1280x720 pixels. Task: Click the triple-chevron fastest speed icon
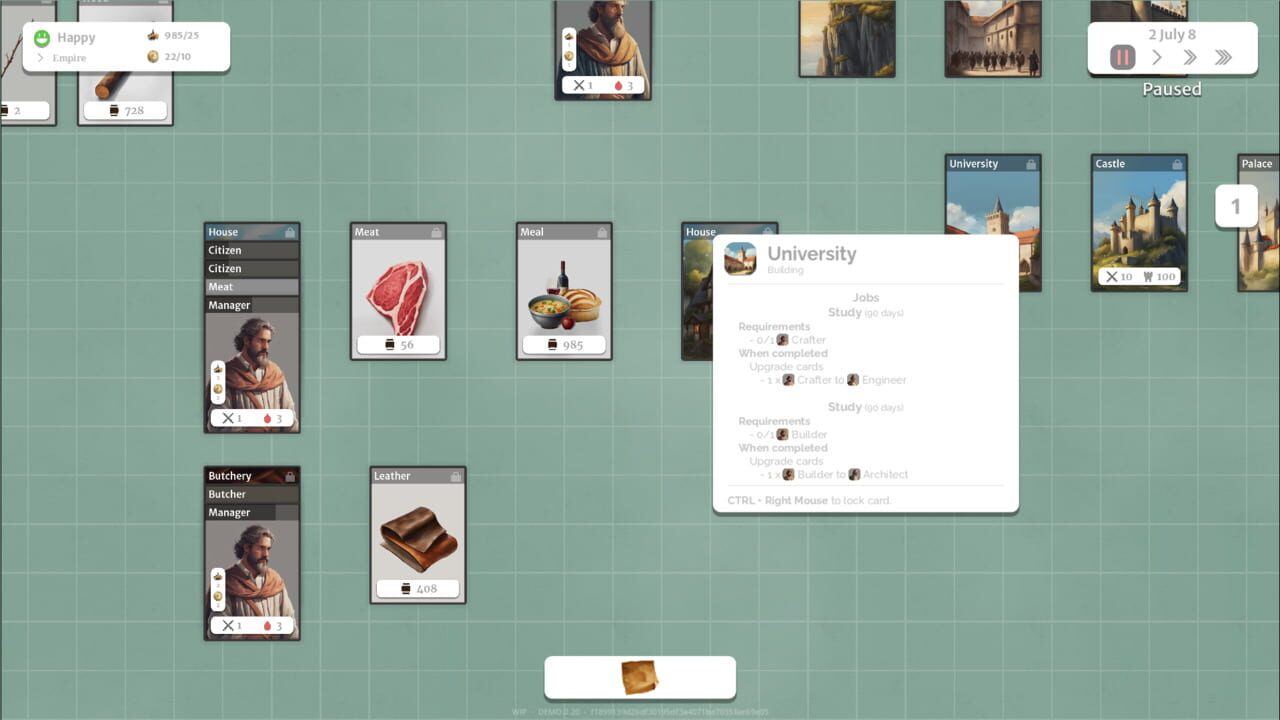[x=1222, y=57]
